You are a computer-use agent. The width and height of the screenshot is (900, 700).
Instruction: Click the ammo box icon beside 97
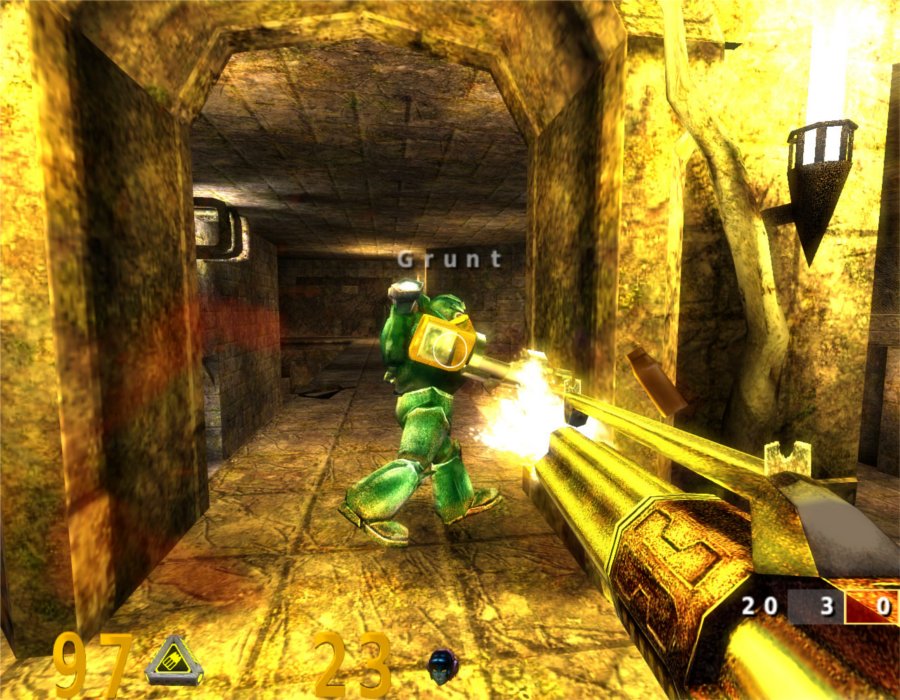click(x=173, y=661)
